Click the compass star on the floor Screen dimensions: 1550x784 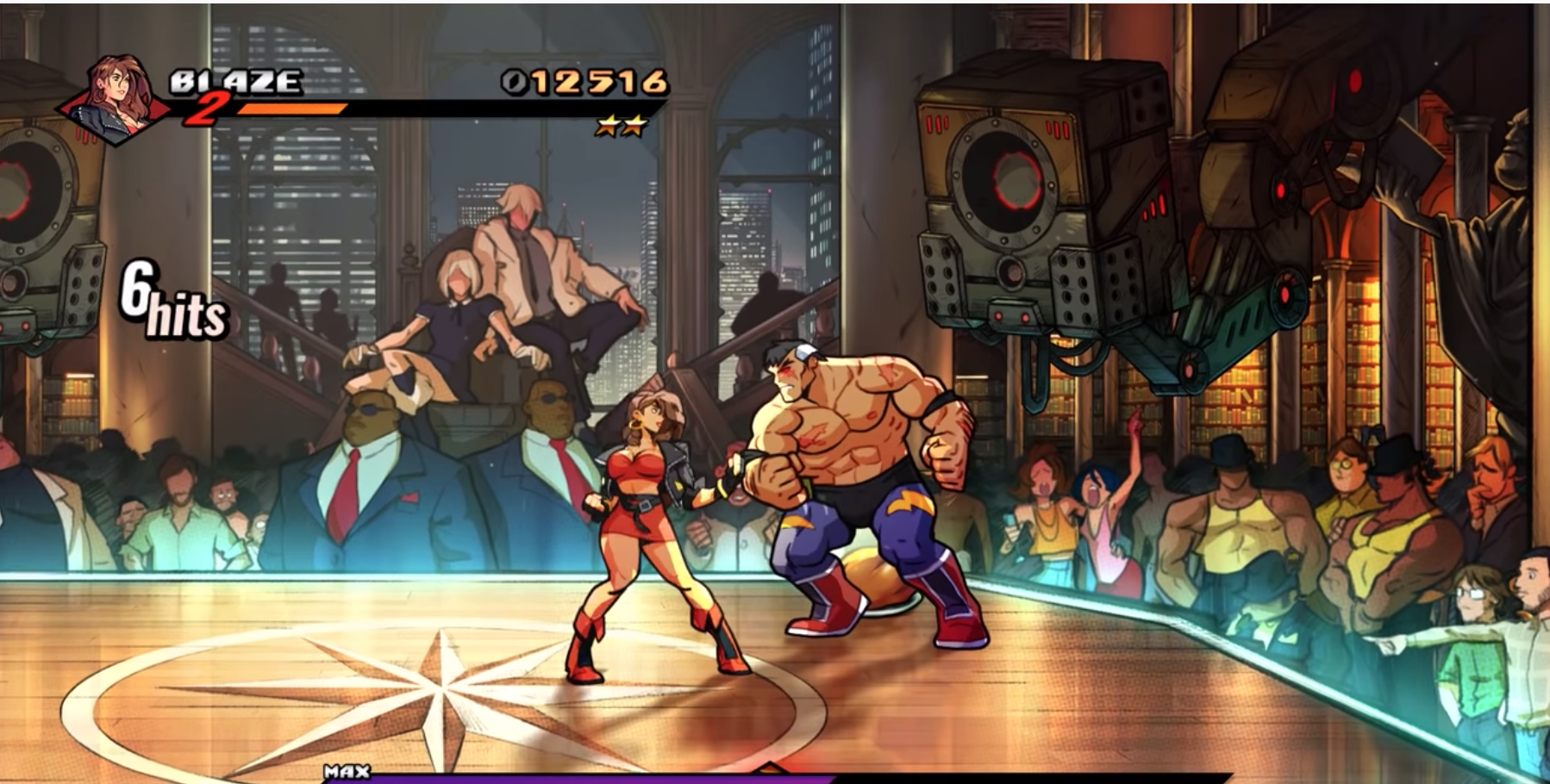pos(448,689)
